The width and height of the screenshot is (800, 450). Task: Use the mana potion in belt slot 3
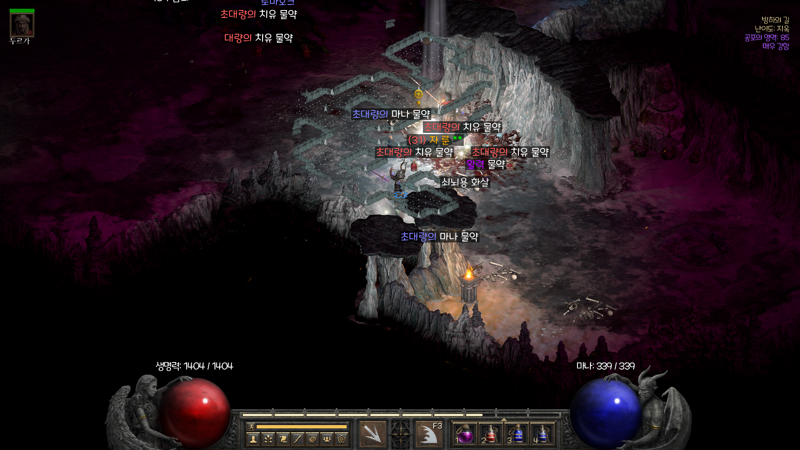(516, 434)
